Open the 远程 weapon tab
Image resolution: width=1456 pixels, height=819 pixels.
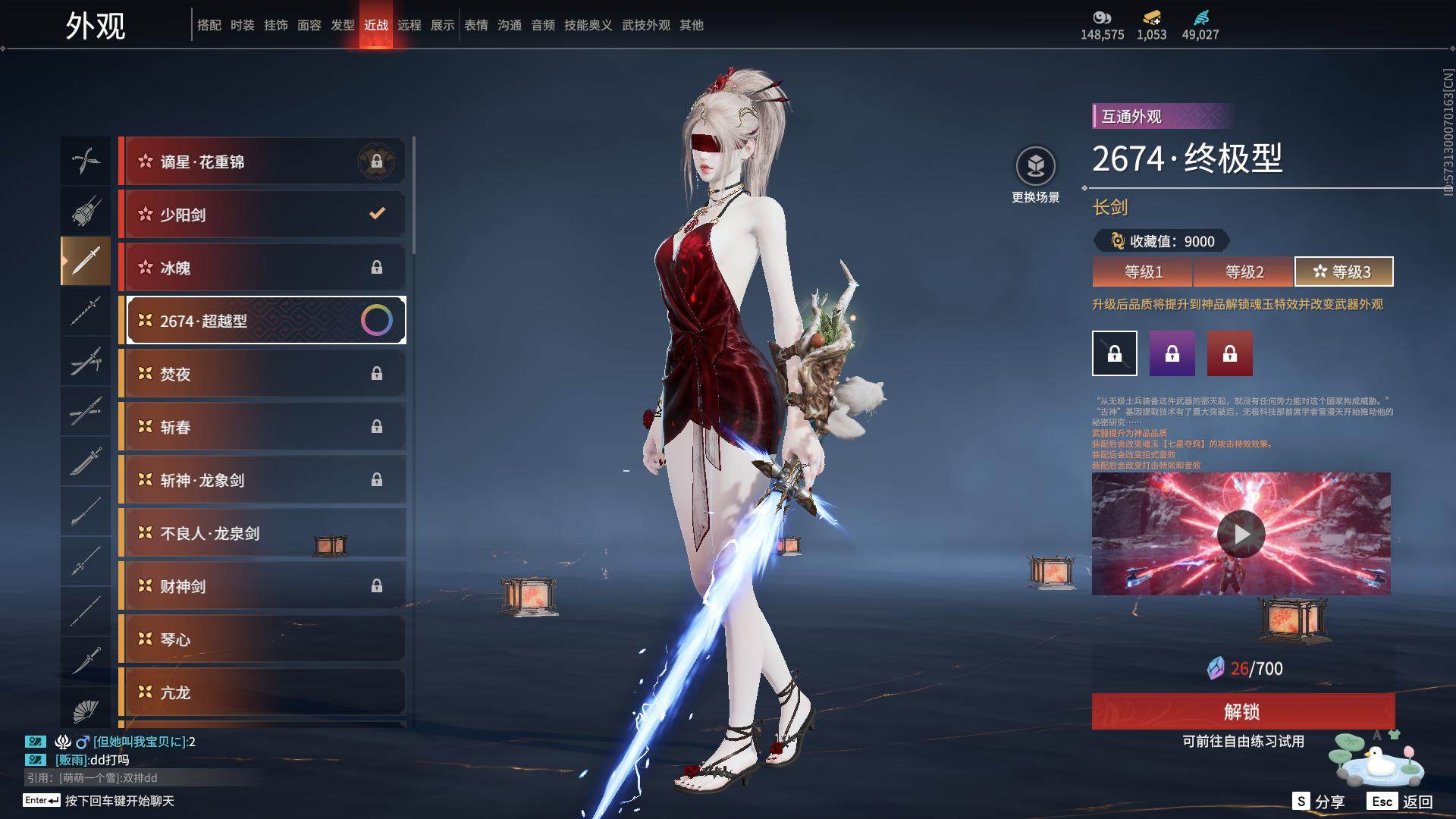click(x=409, y=25)
